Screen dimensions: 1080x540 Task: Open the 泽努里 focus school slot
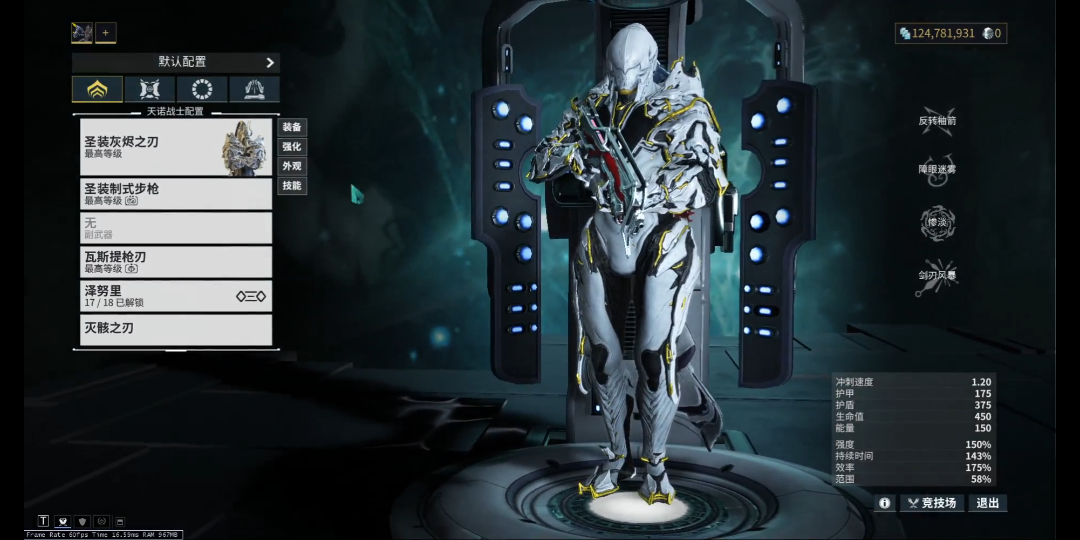click(176, 296)
